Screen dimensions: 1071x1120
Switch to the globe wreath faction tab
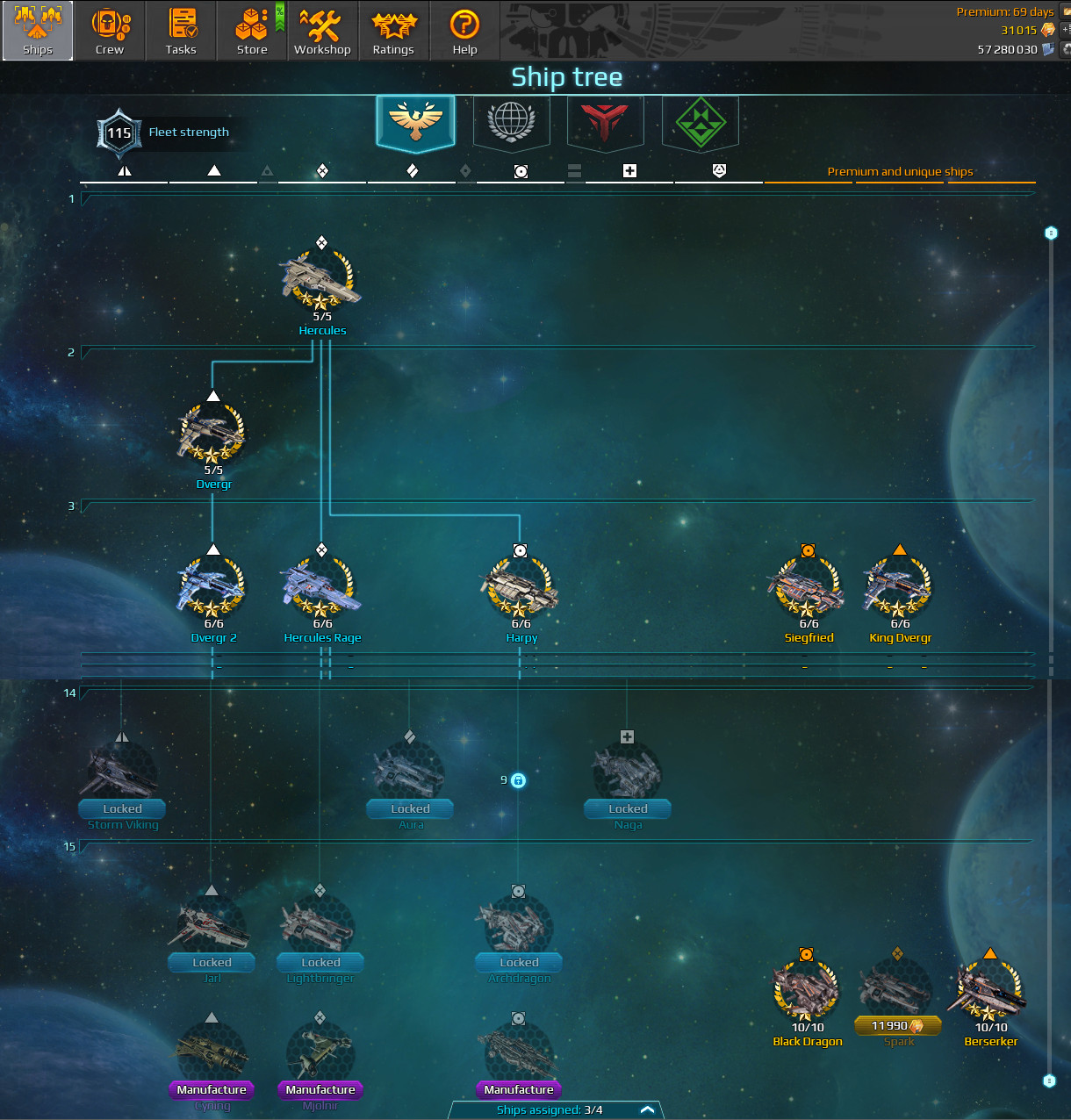click(x=511, y=121)
